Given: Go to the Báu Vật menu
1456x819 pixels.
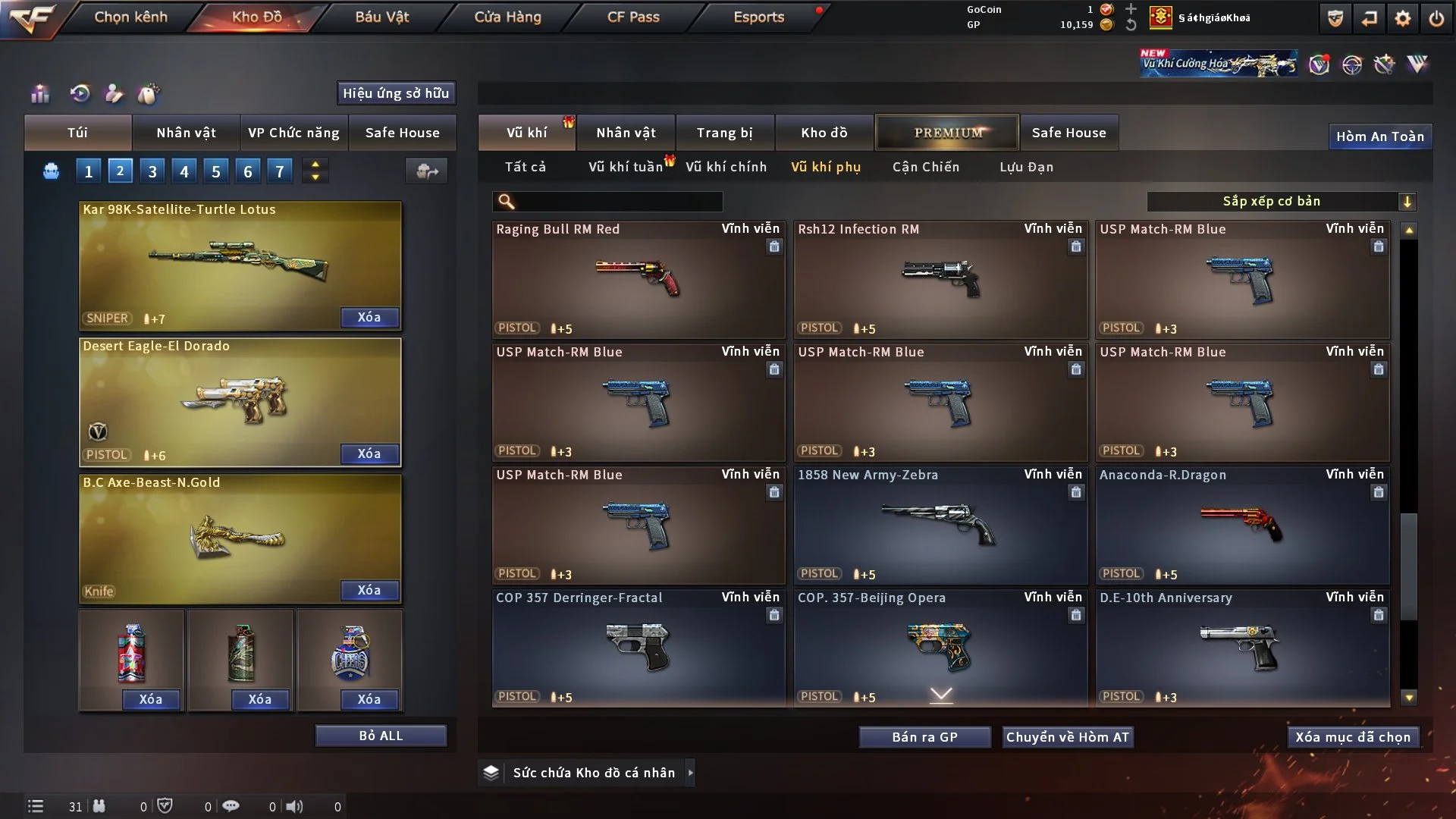Looking at the screenshot, I should pos(381,17).
